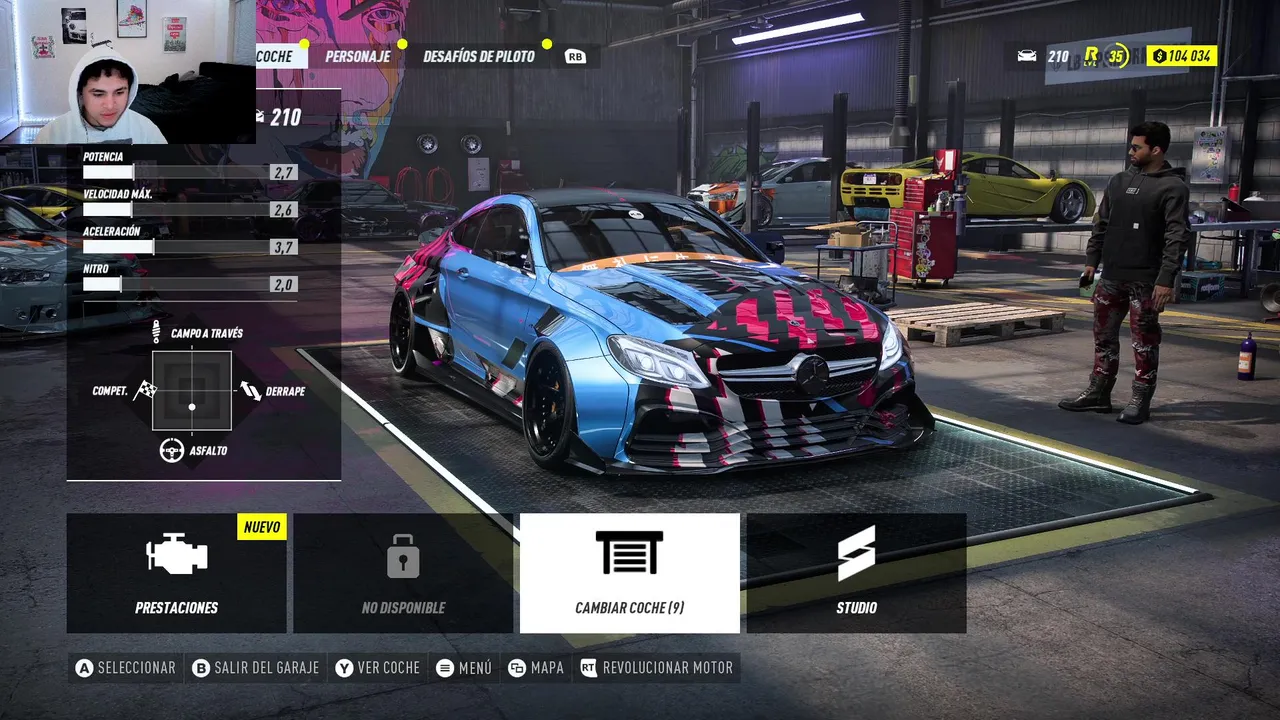Image resolution: width=1280 pixels, height=720 pixels.
Task: Switch to the Personaje tab
Action: (x=357, y=56)
